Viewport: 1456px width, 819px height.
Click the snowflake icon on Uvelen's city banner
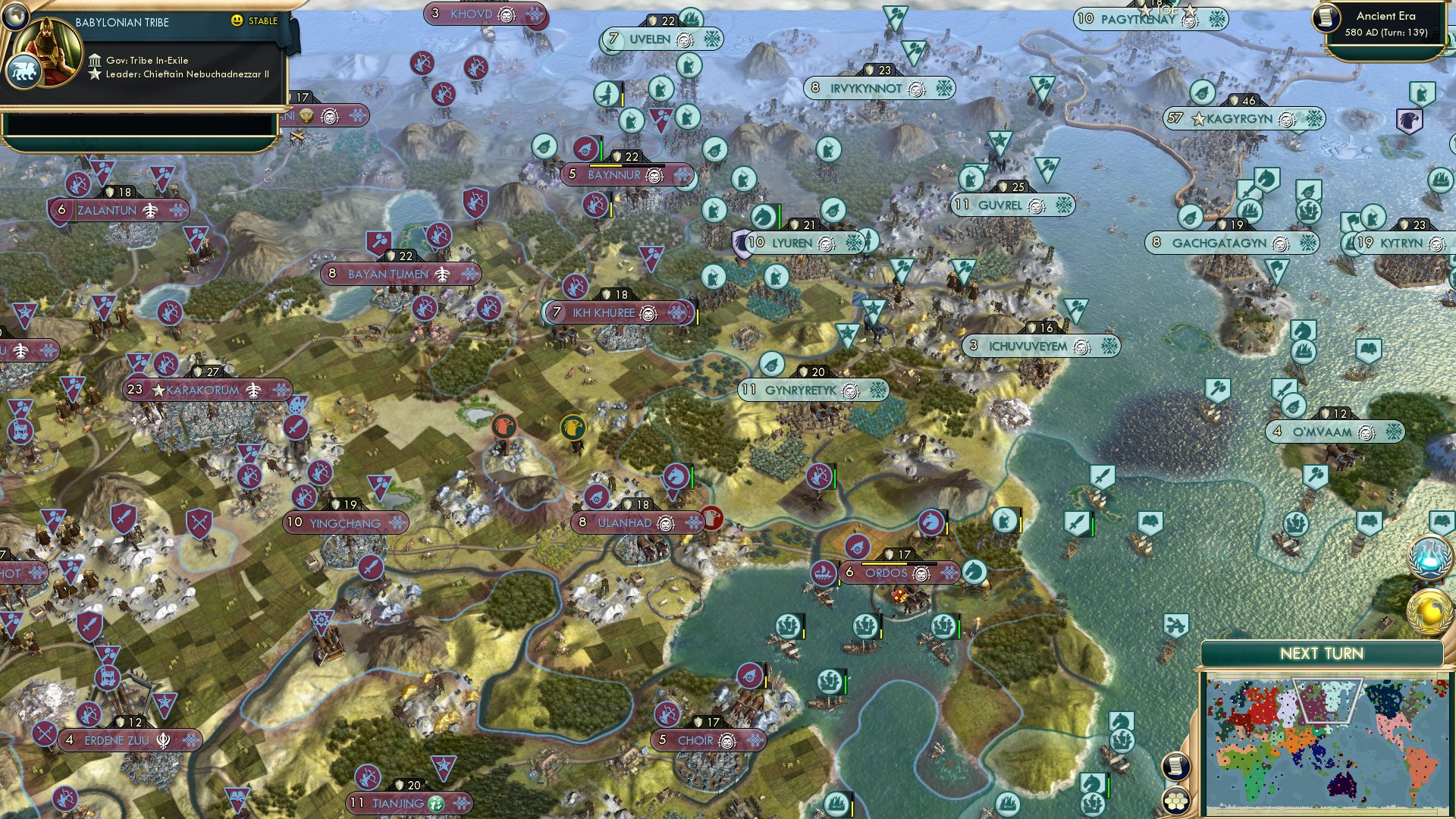pos(712,38)
